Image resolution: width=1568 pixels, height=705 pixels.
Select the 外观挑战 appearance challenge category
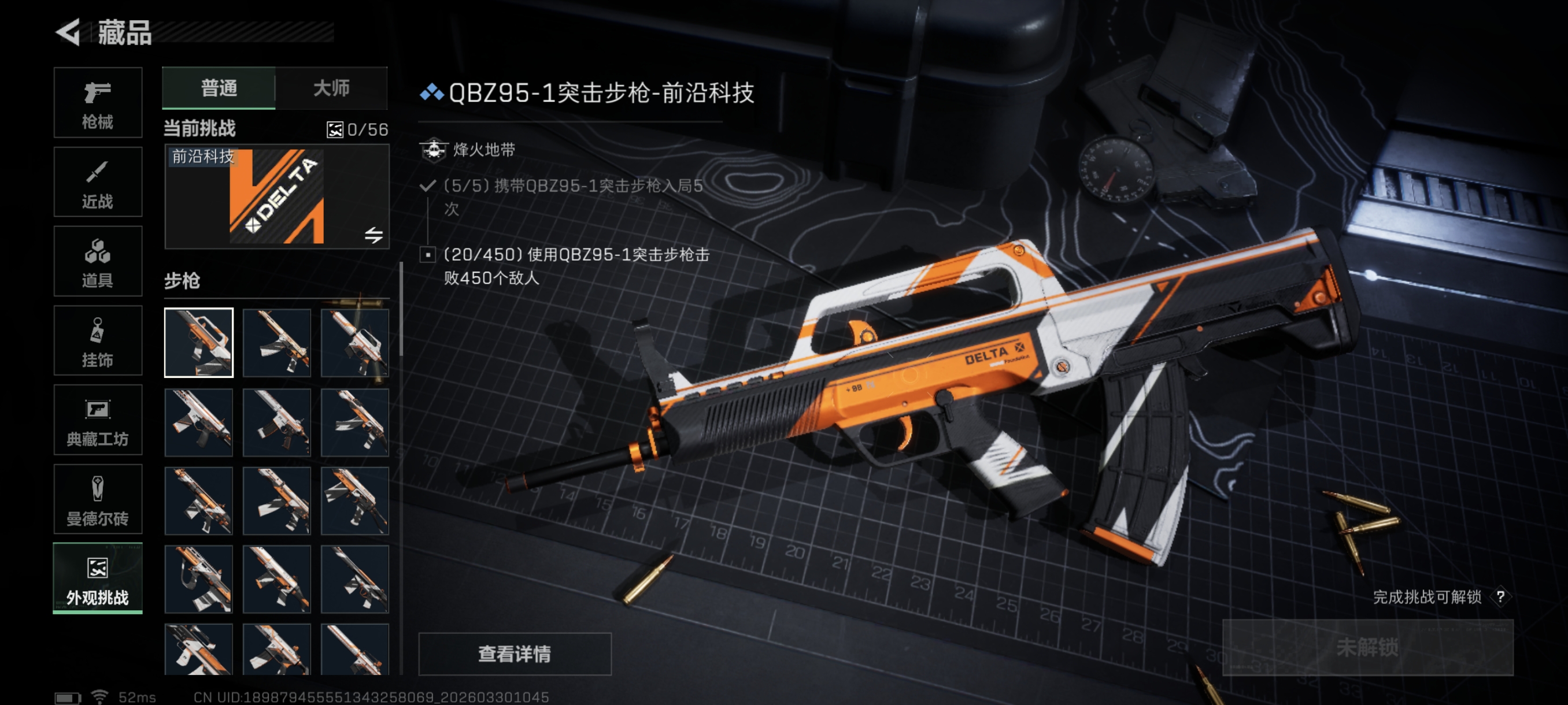click(x=97, y=578)
